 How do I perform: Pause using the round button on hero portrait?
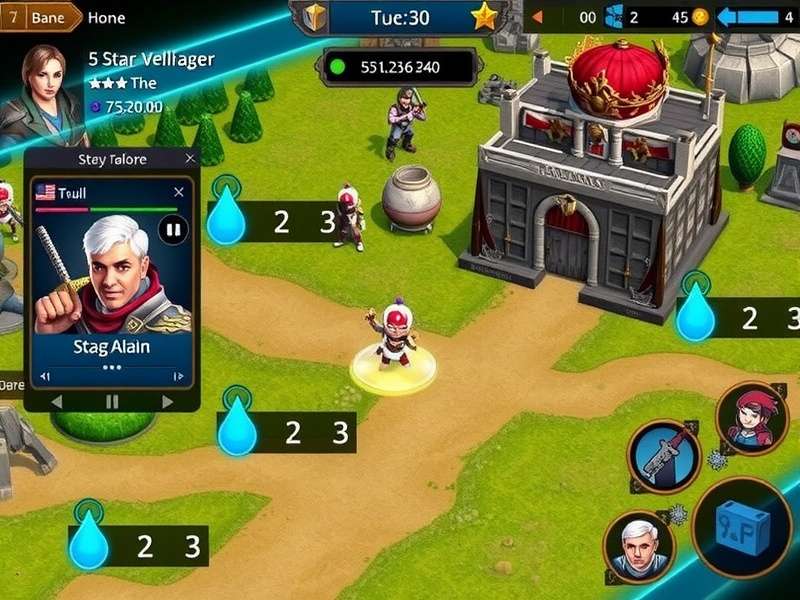point(173,230)
